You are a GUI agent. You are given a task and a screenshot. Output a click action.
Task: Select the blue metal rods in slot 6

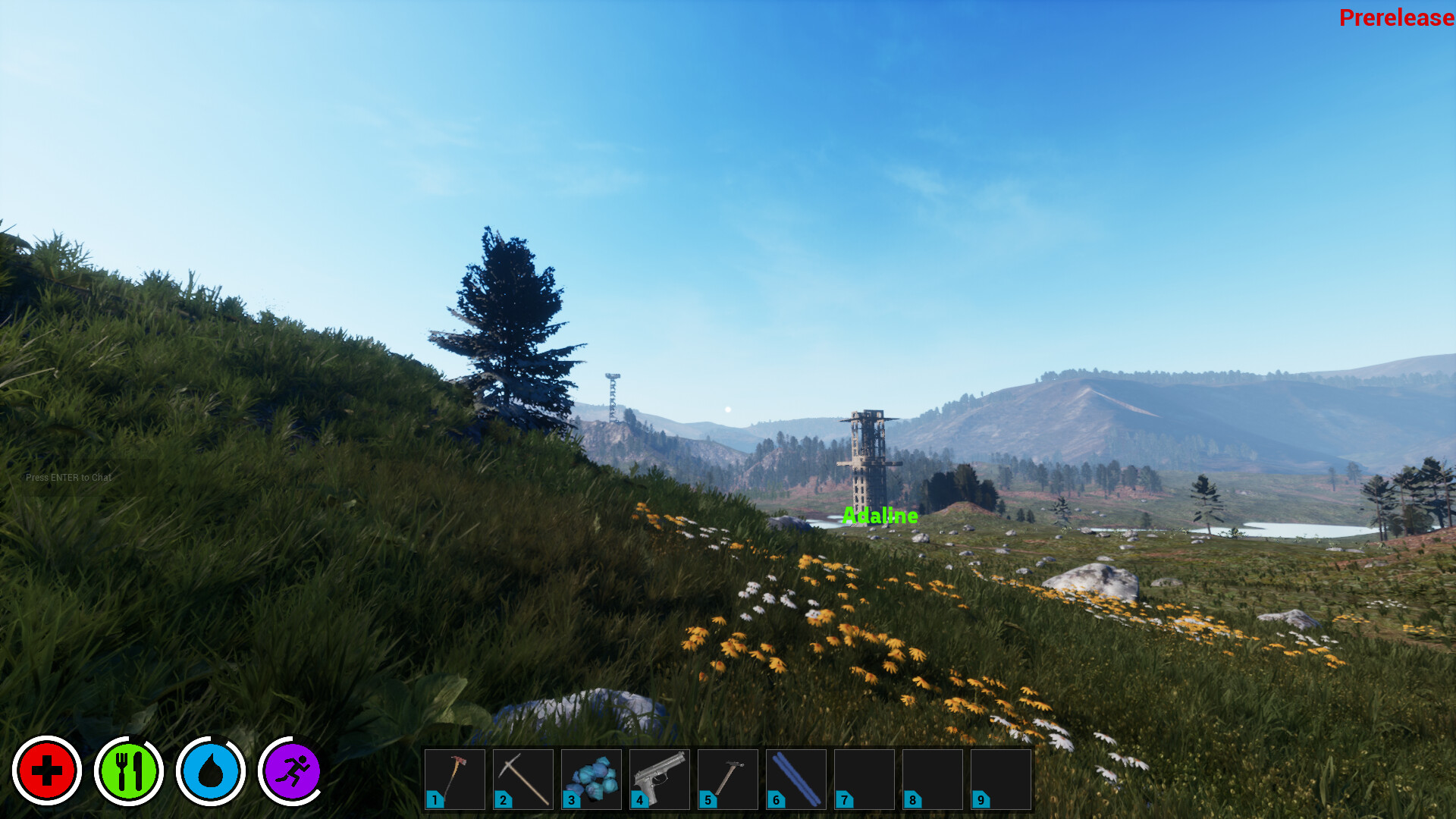795,779
